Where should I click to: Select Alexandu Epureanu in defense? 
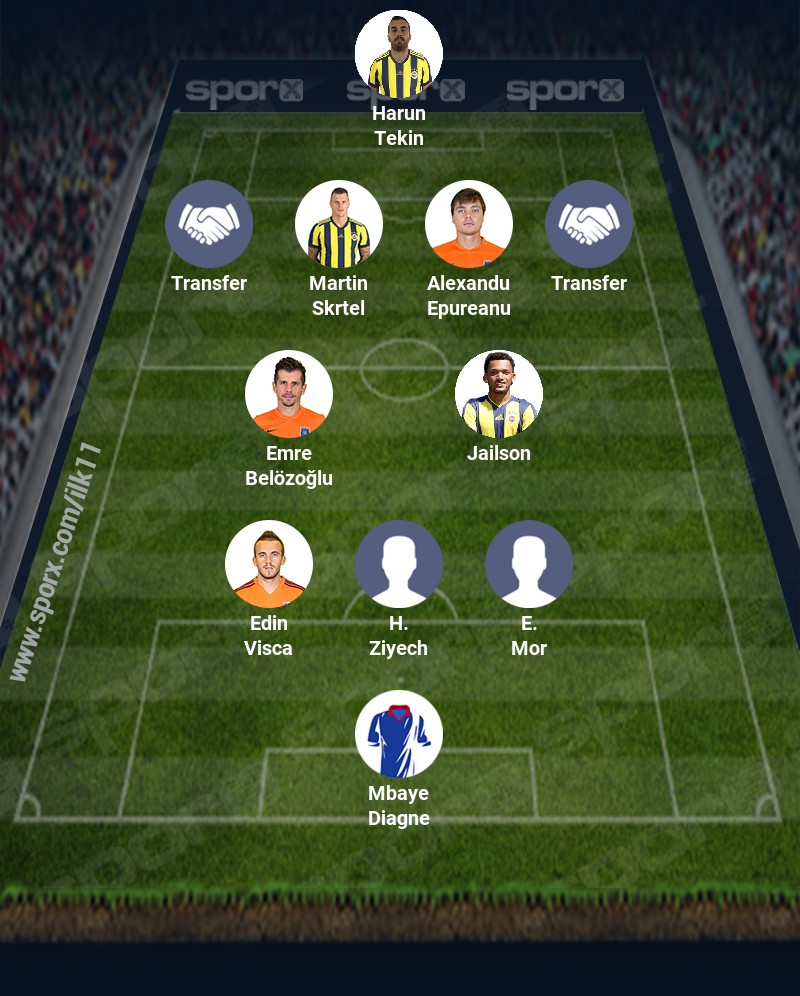pos(469,224)
